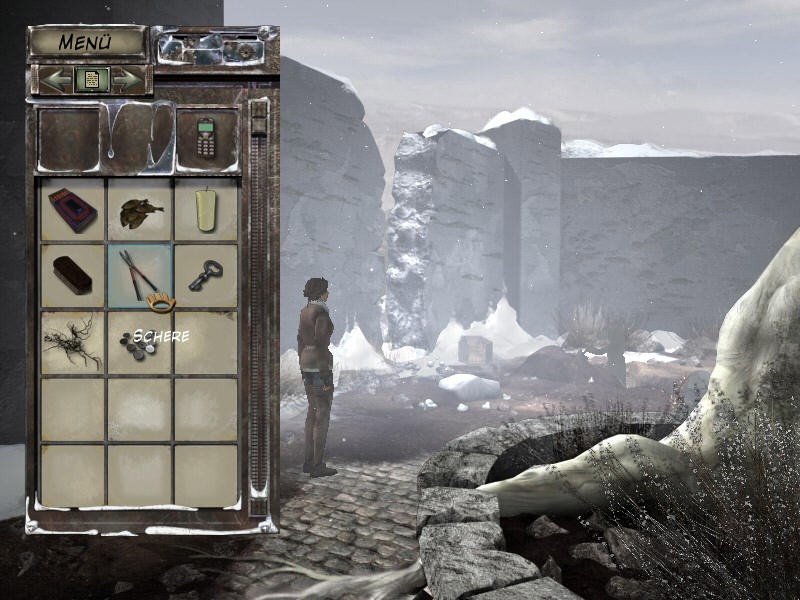Select the candle item
This screenshot has height=600, width=800.
click(207, 209)
